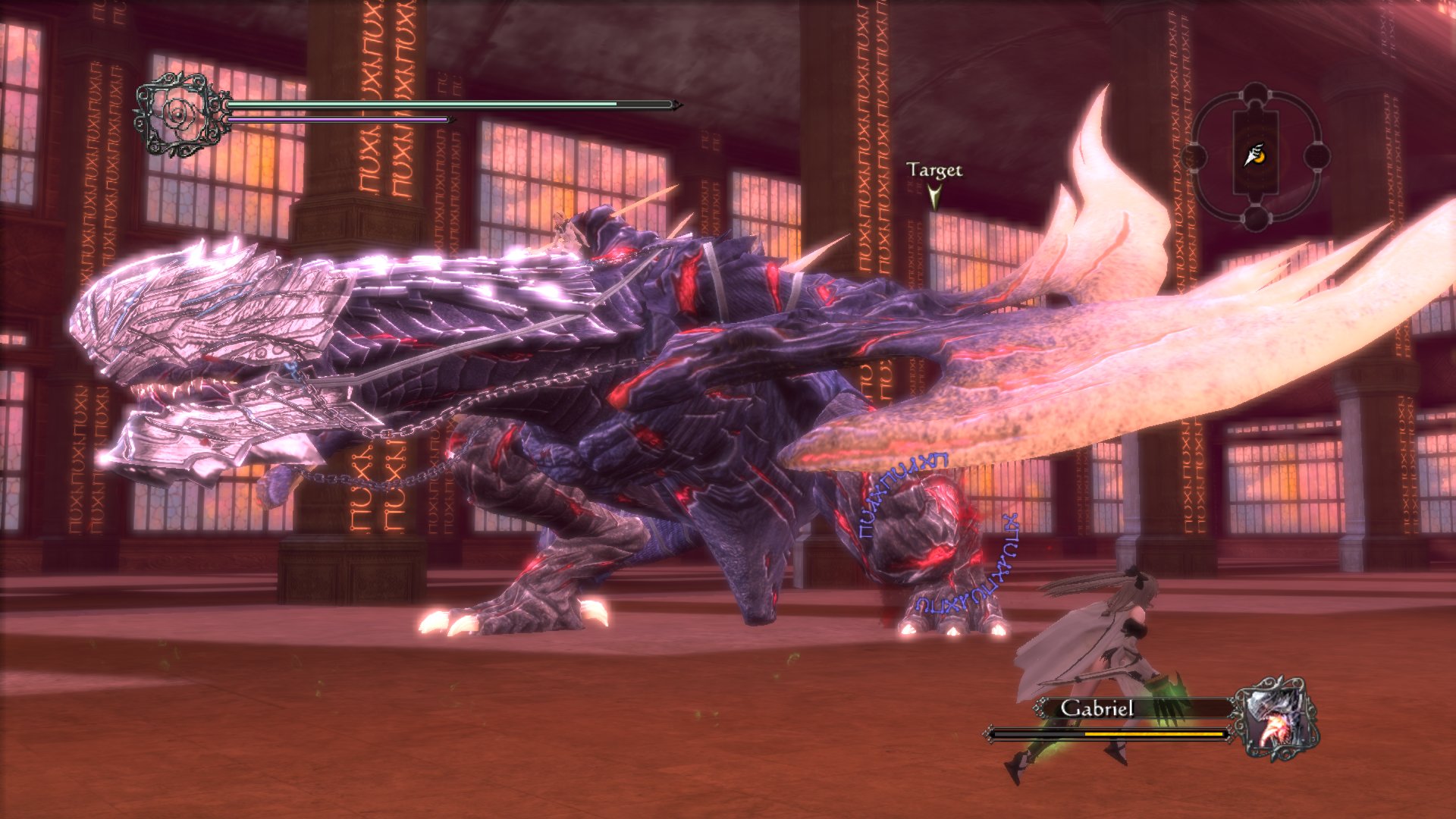Select the weapon wheel's center weapon icon
Image resolution: width=1456 pixels, height=819 pixels.
[1255, 155]
